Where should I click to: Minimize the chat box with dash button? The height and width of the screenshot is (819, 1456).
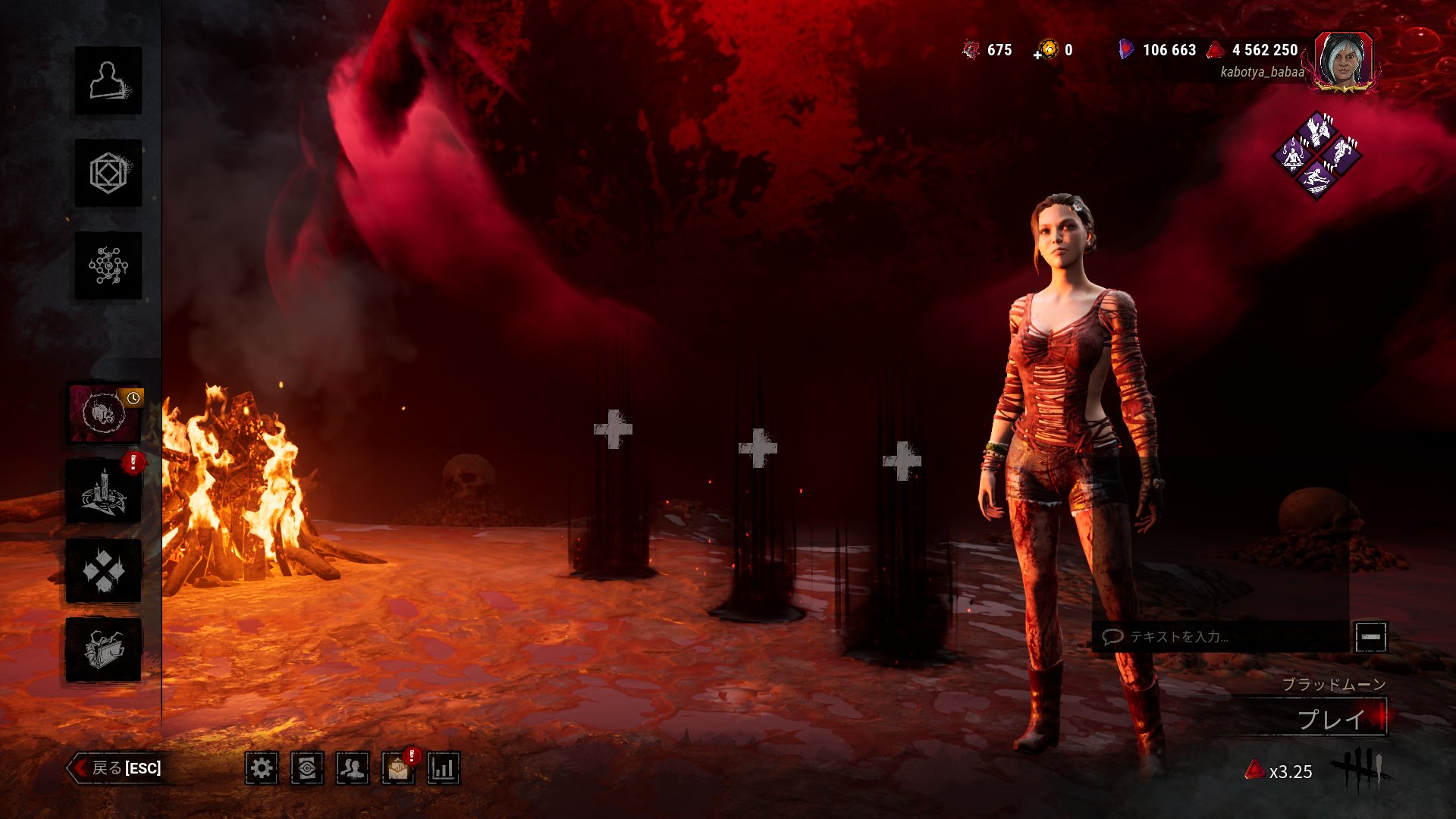click(x=1370, y=637)
